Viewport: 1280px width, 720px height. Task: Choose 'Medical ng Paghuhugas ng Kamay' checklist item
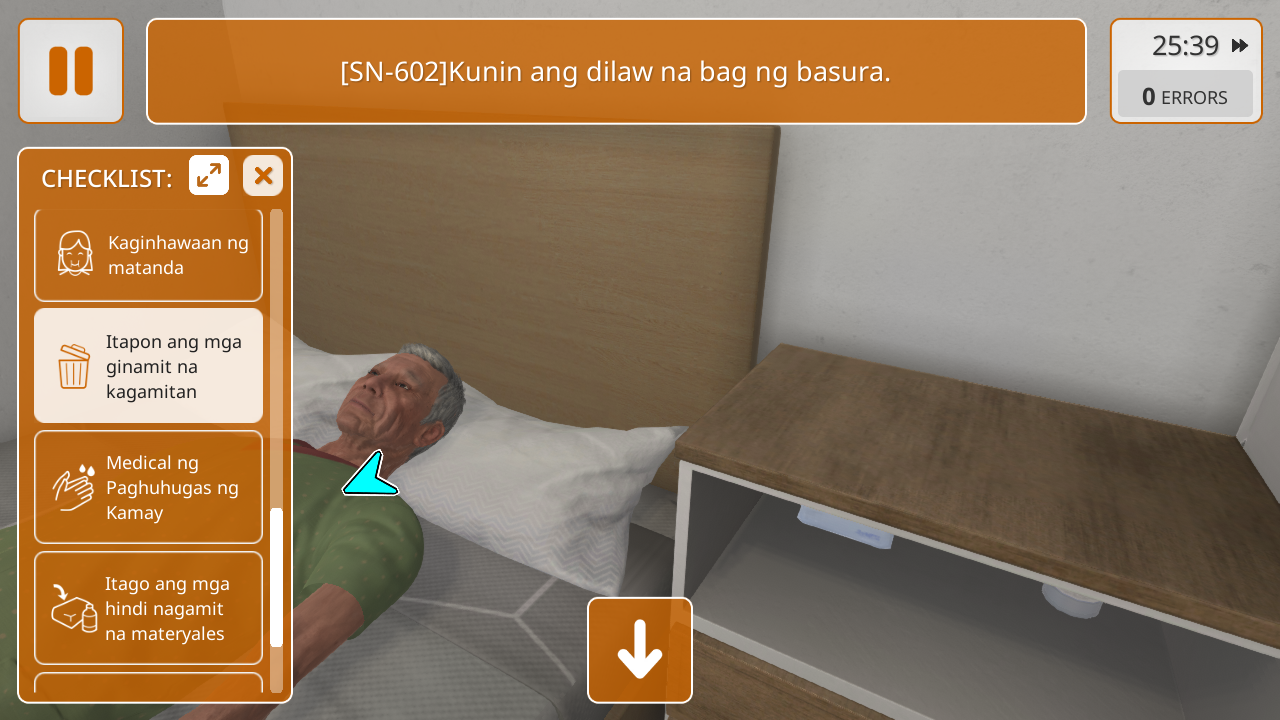[149, 487]
